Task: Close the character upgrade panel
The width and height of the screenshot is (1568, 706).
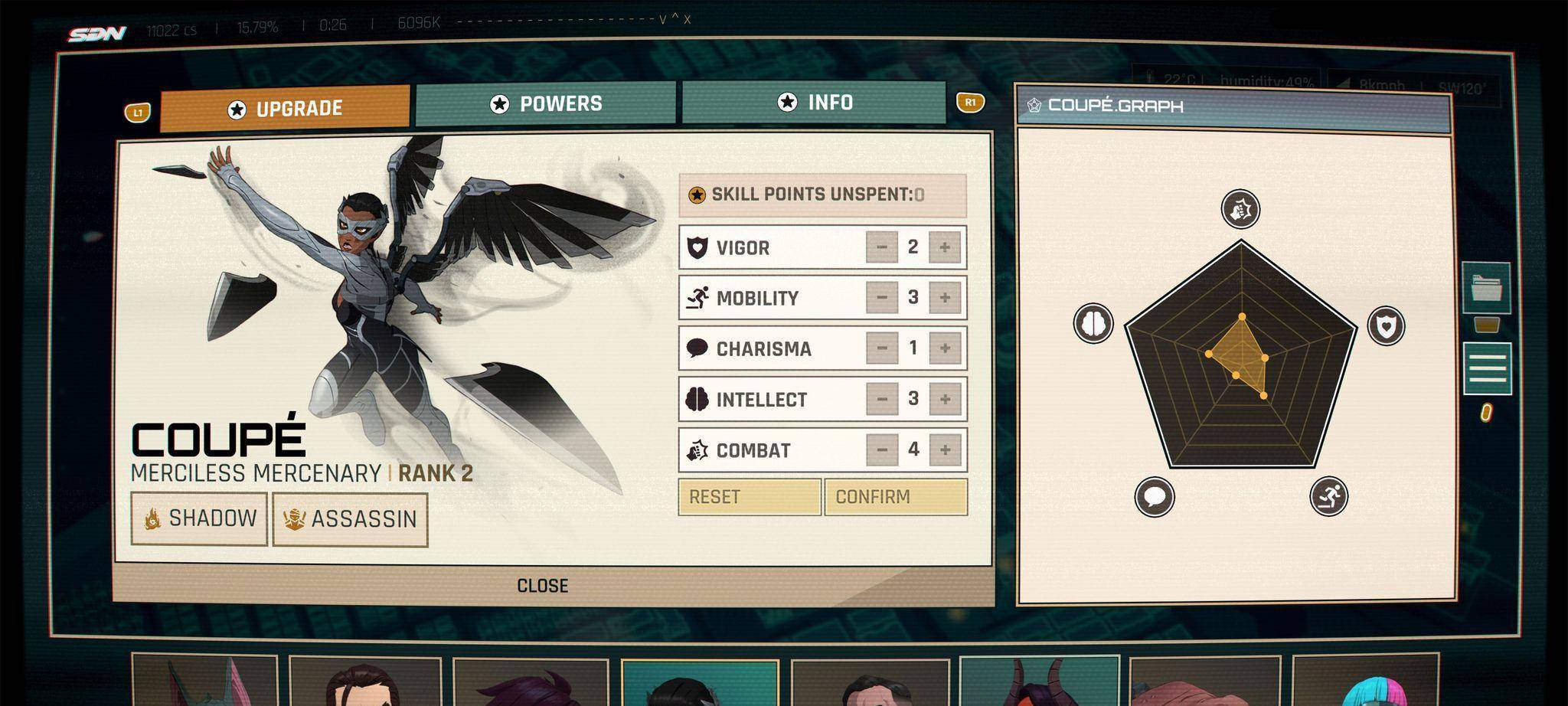Action: [x=545, y=585]
